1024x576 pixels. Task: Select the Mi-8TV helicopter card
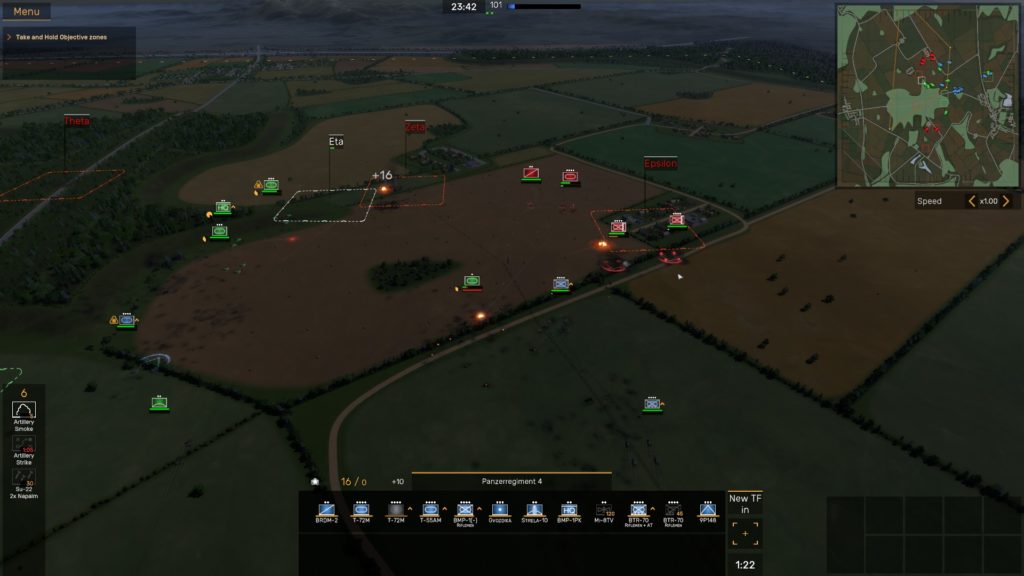click(x=604, y=512)
